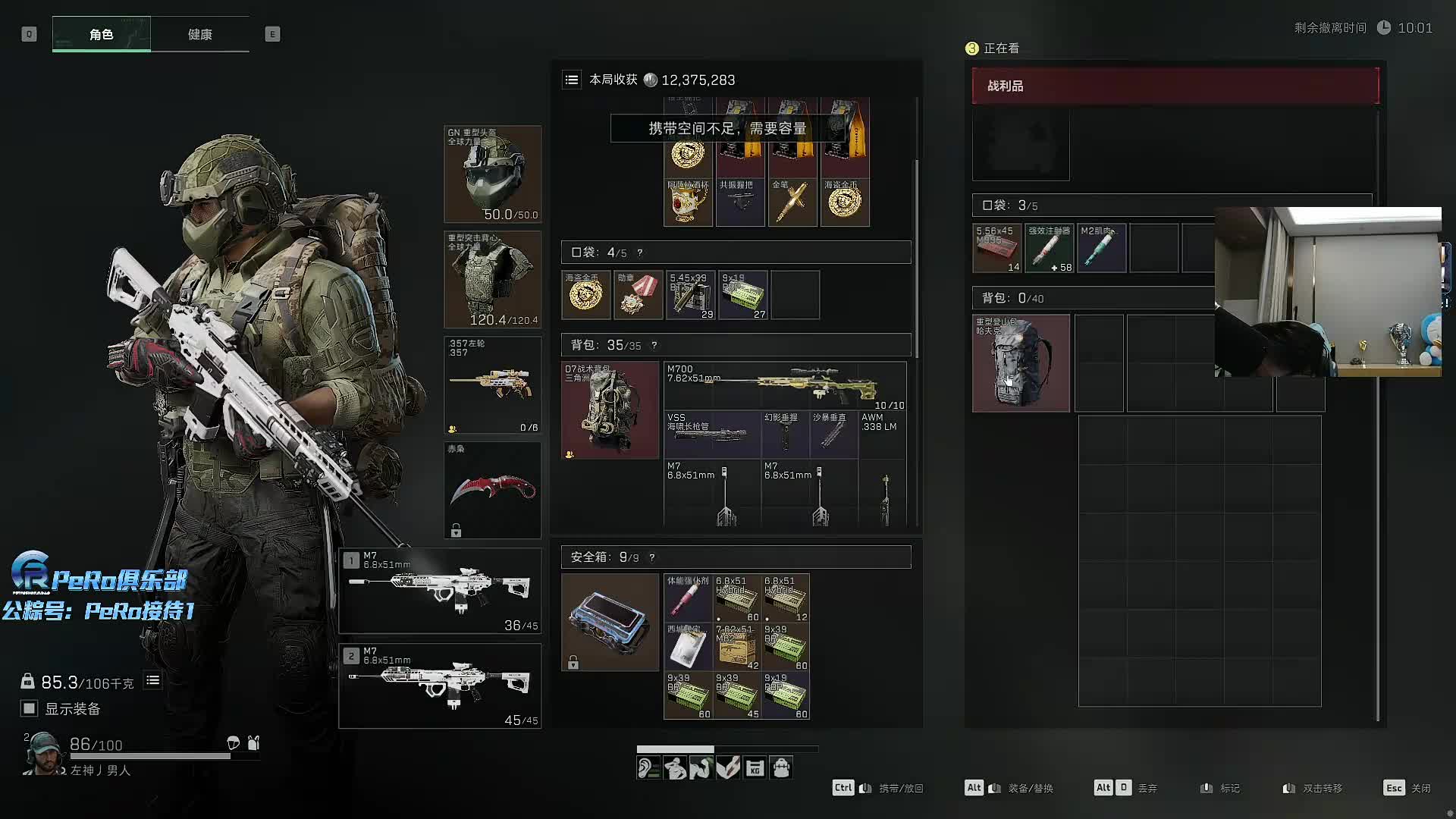Toggle the 显示装备 checkbox

30,708
